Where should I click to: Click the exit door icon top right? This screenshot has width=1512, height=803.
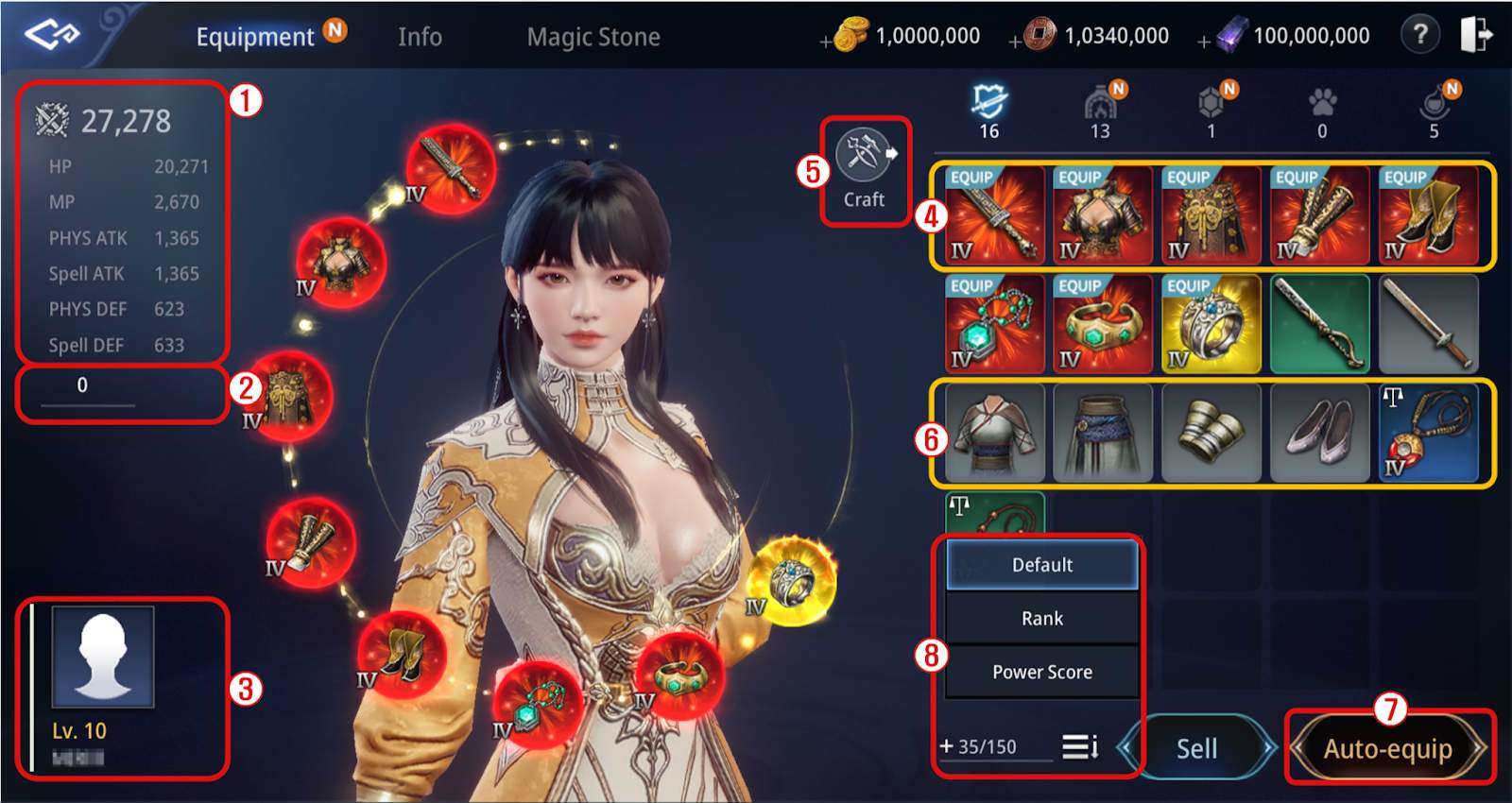[x=1476, y=36]
